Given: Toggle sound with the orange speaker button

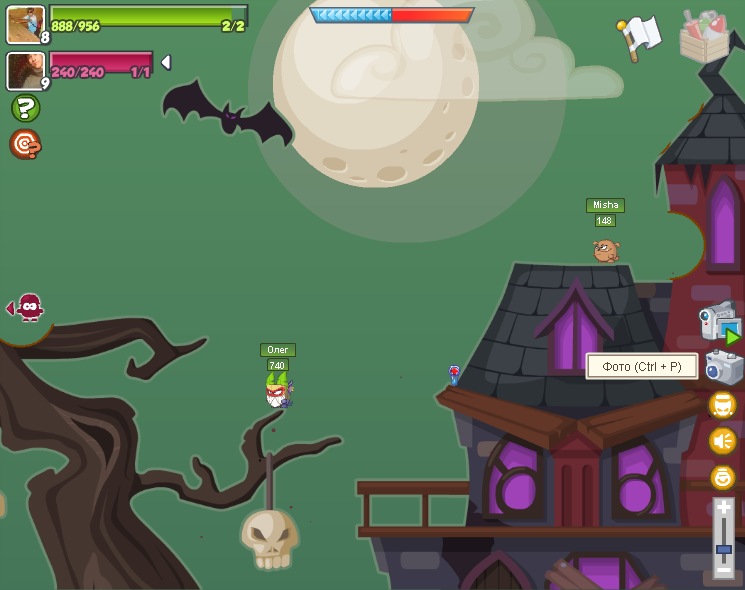Looking at the screenshot, I should 722,441.
